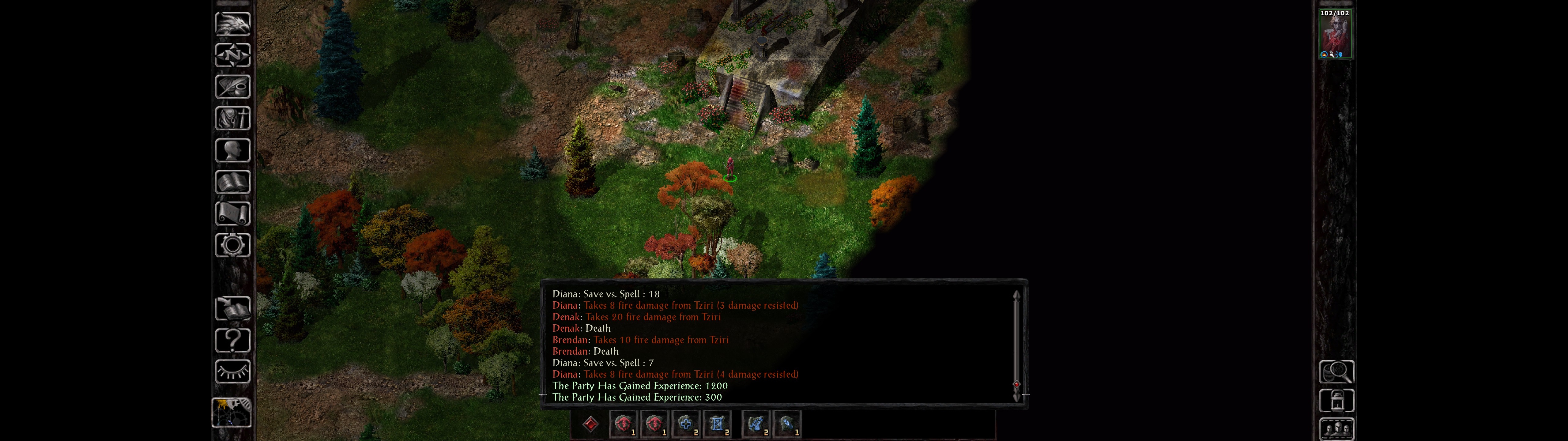Viewport: 1568px width, 441px height.
Task: Open the priest scroll button
Action: tap(232, 214)
